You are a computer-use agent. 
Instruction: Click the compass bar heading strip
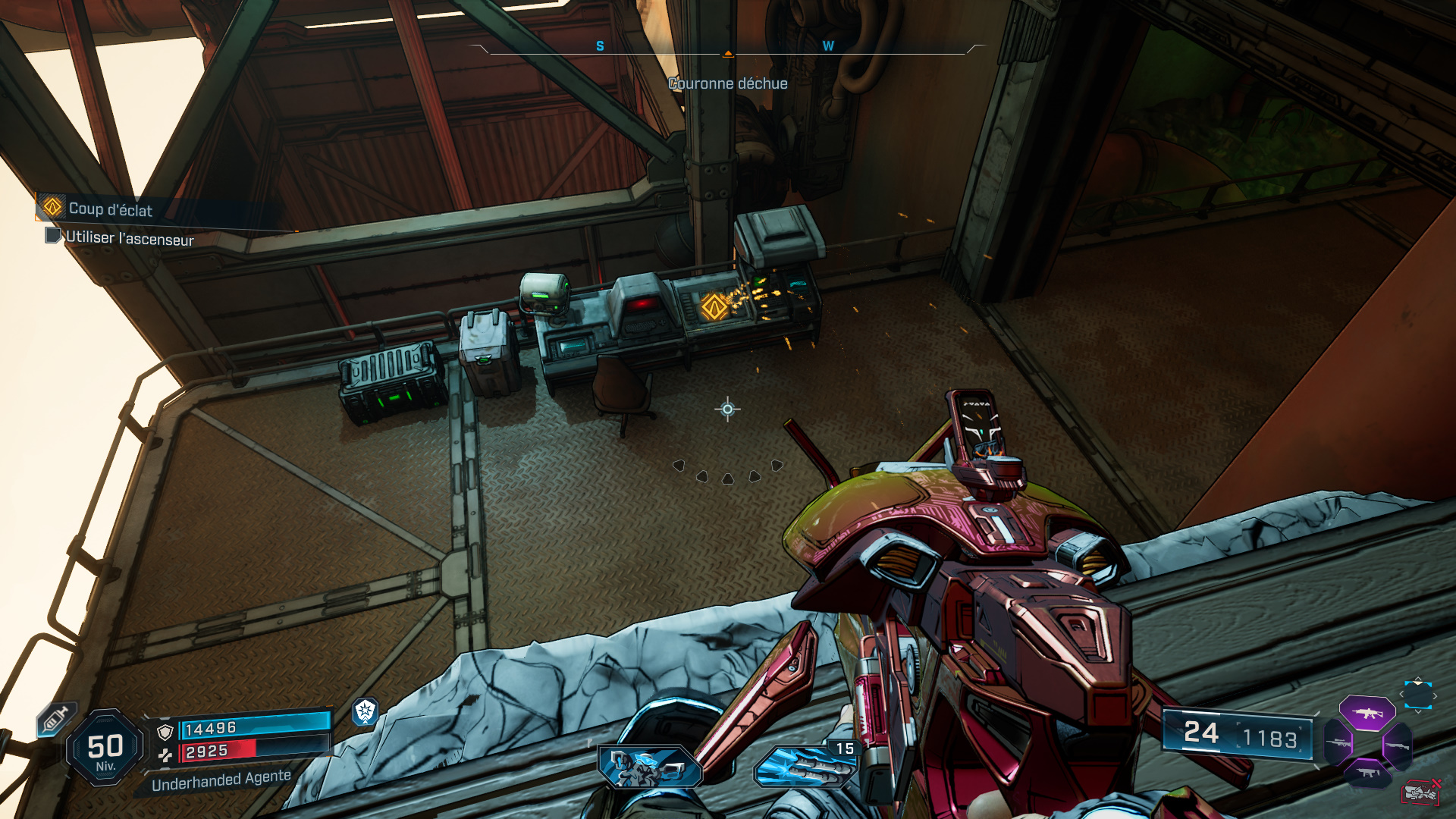pos(727,47)
